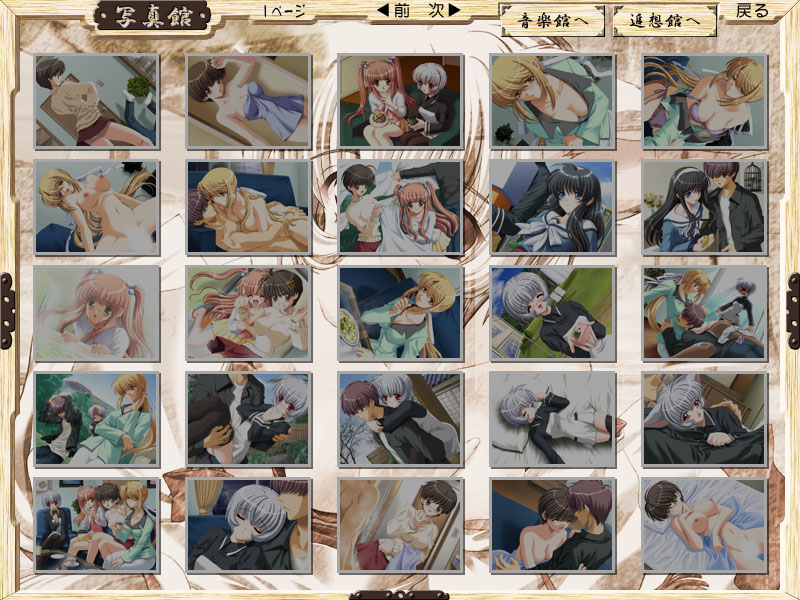The width and height of the screenshot is (800, 600).
Task: Select the thumbnail with the birdcage
Action: 705,208
